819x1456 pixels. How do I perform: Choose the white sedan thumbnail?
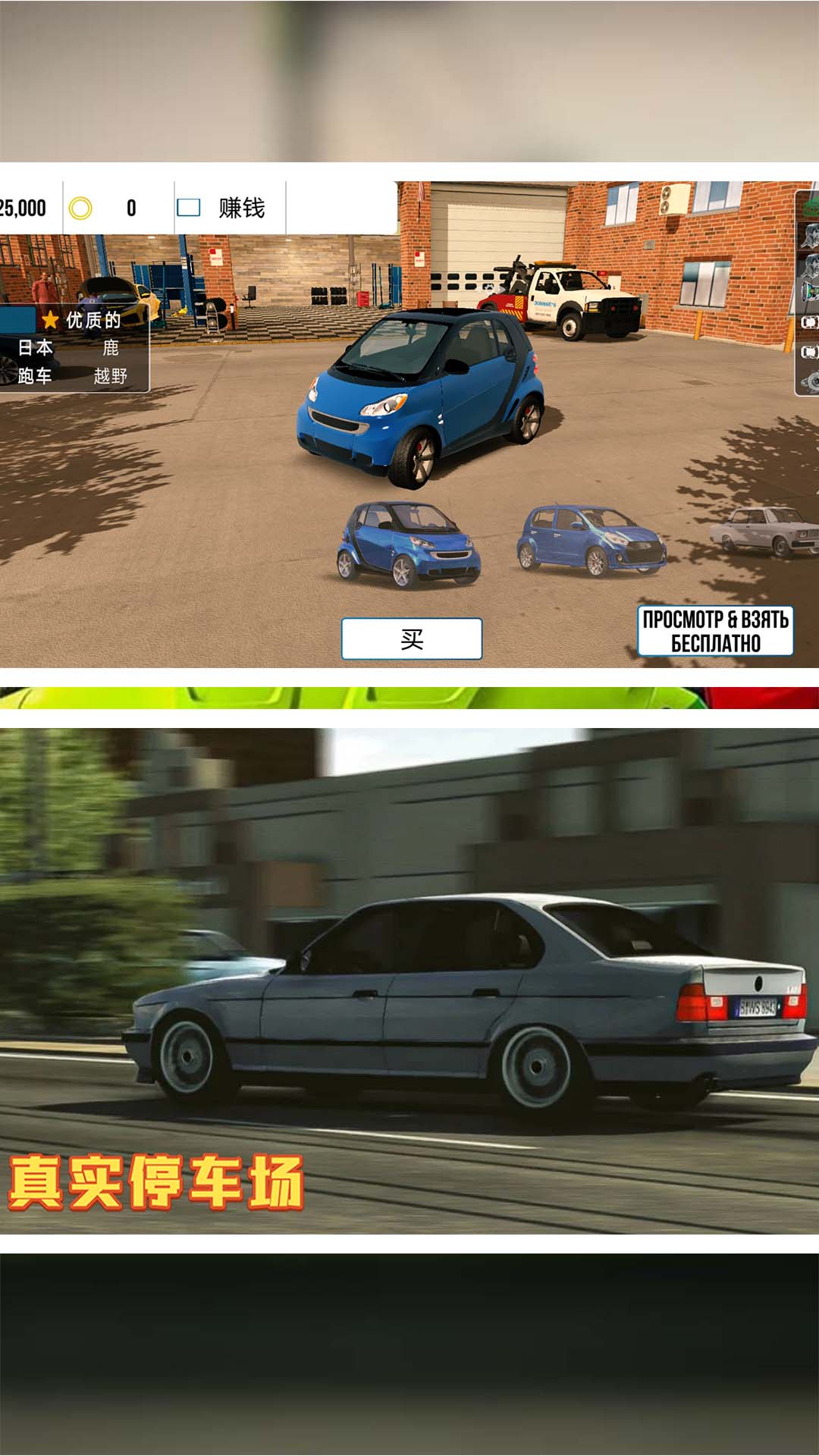tap(766, 531)
